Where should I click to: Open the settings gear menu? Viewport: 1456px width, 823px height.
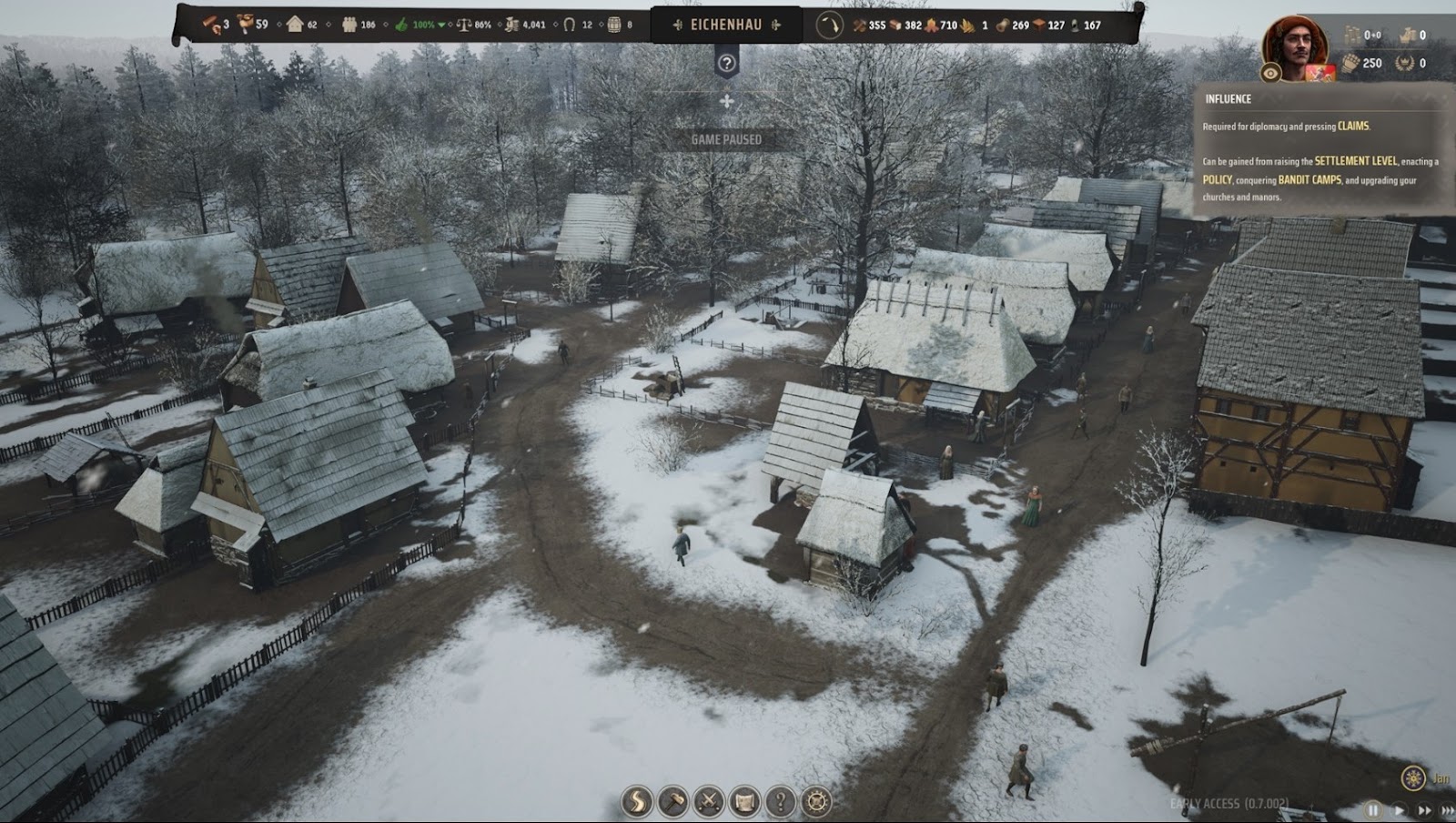point(816,802)
